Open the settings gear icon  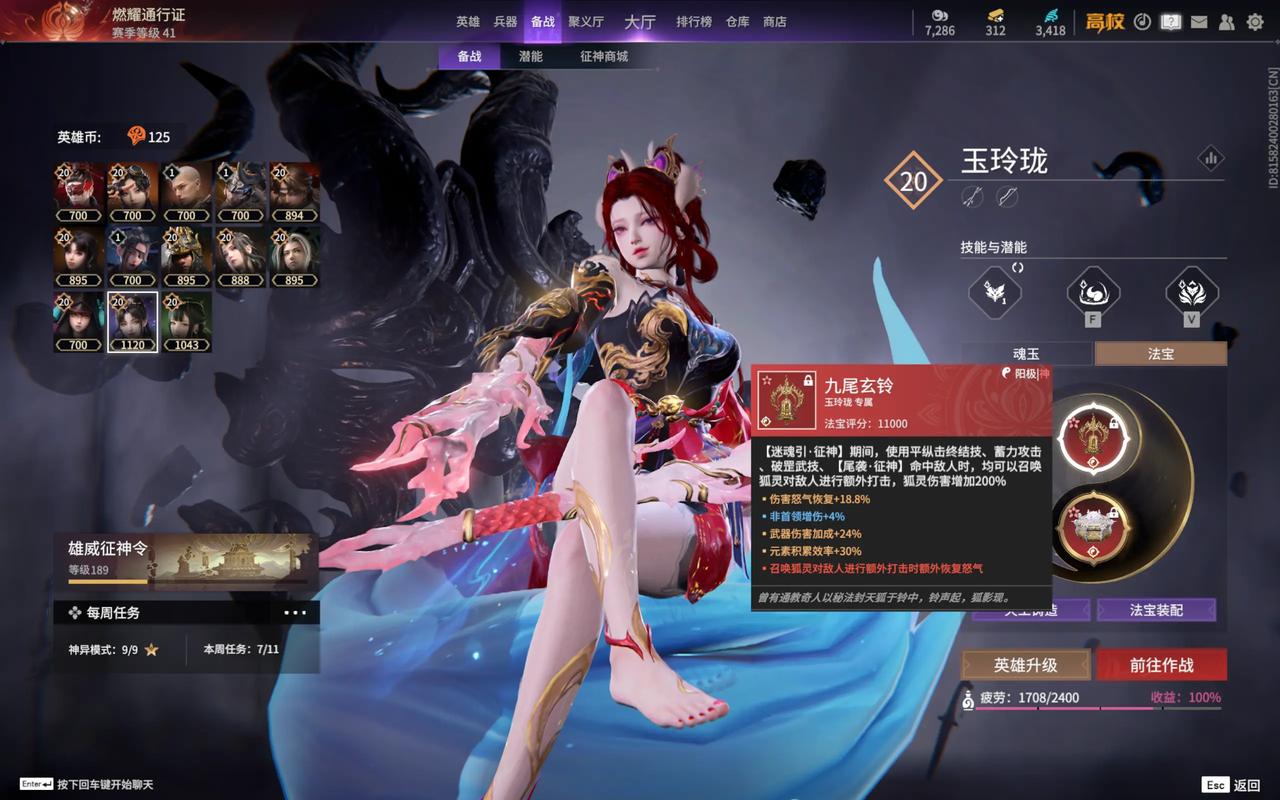(1255, 22)
